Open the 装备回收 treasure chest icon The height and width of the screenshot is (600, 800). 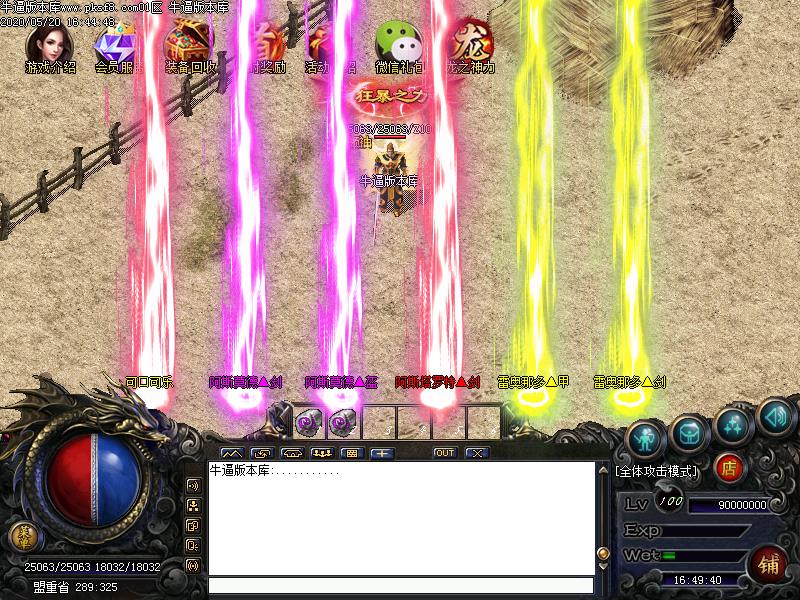click(187, 43)
